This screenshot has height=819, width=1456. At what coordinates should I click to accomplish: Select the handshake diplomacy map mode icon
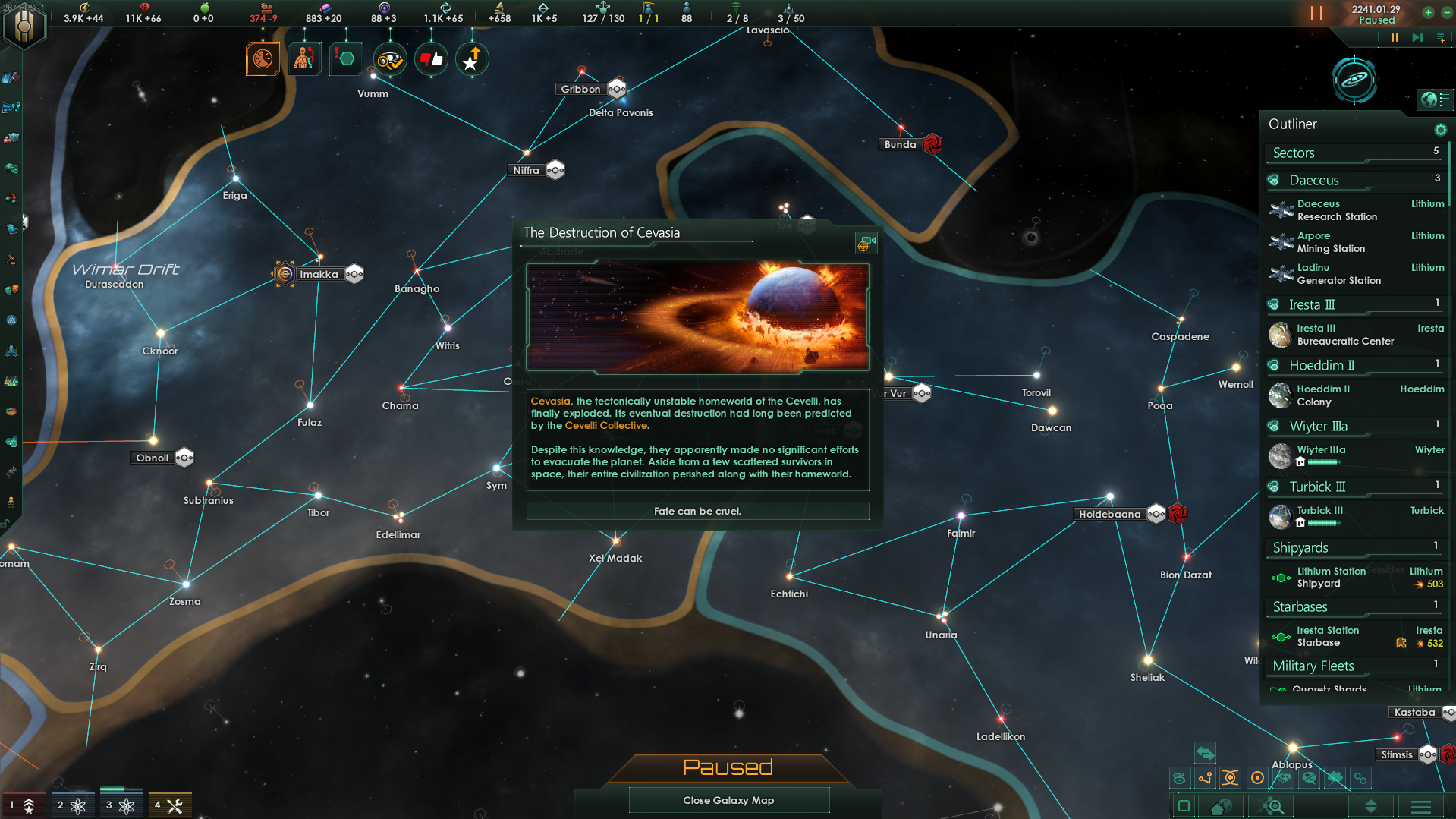coord(1282,778)
